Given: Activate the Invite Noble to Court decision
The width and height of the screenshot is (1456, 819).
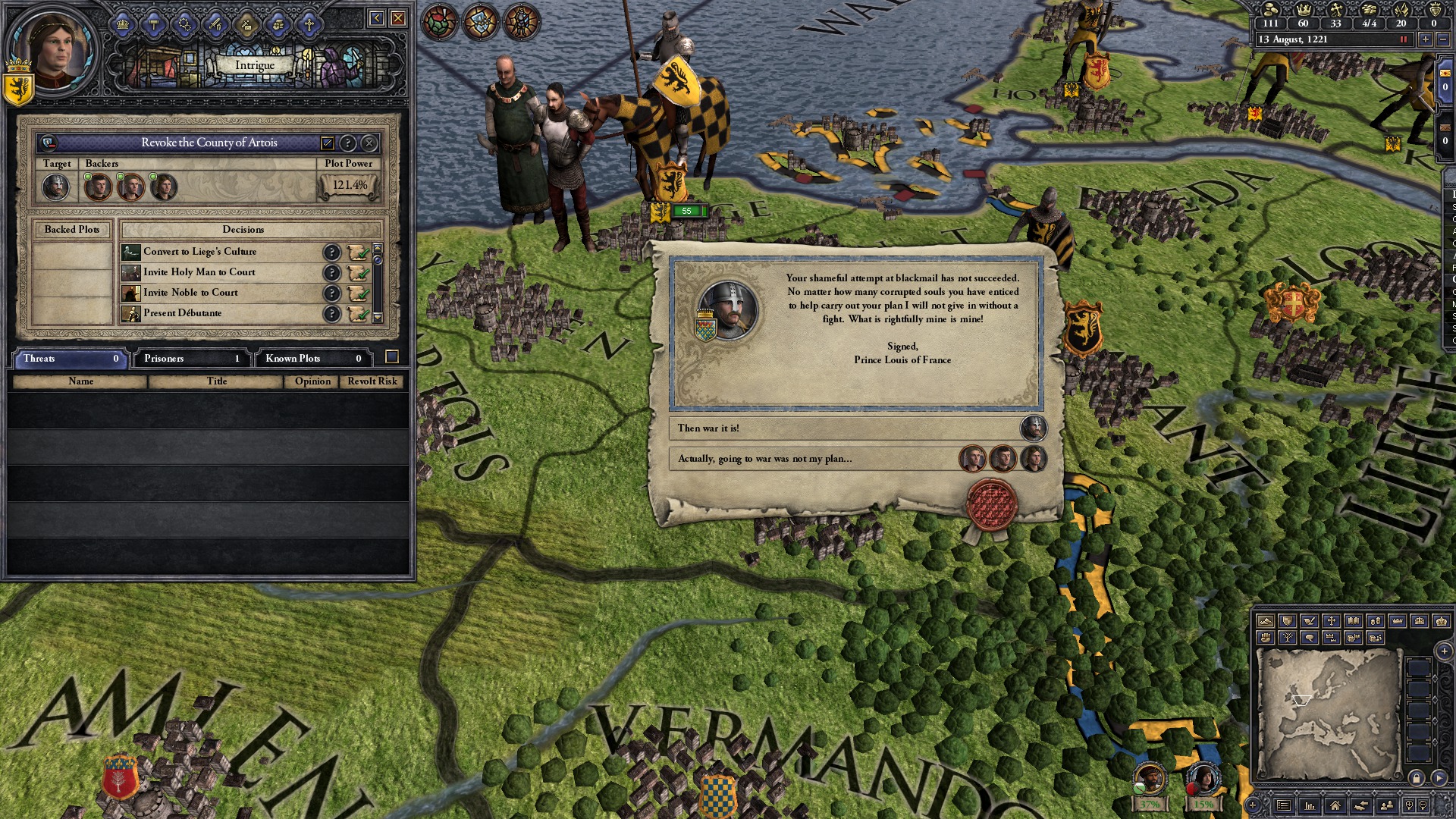Looking at the screenshot, I should (358, 293).
